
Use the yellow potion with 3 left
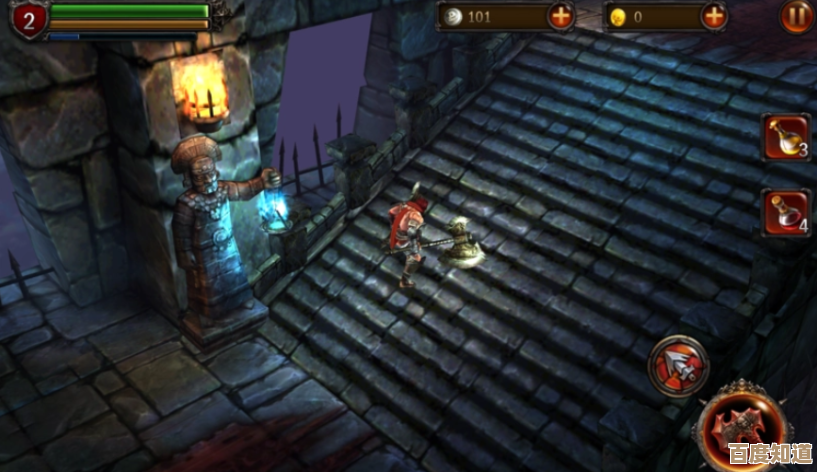tap(785, 137)
